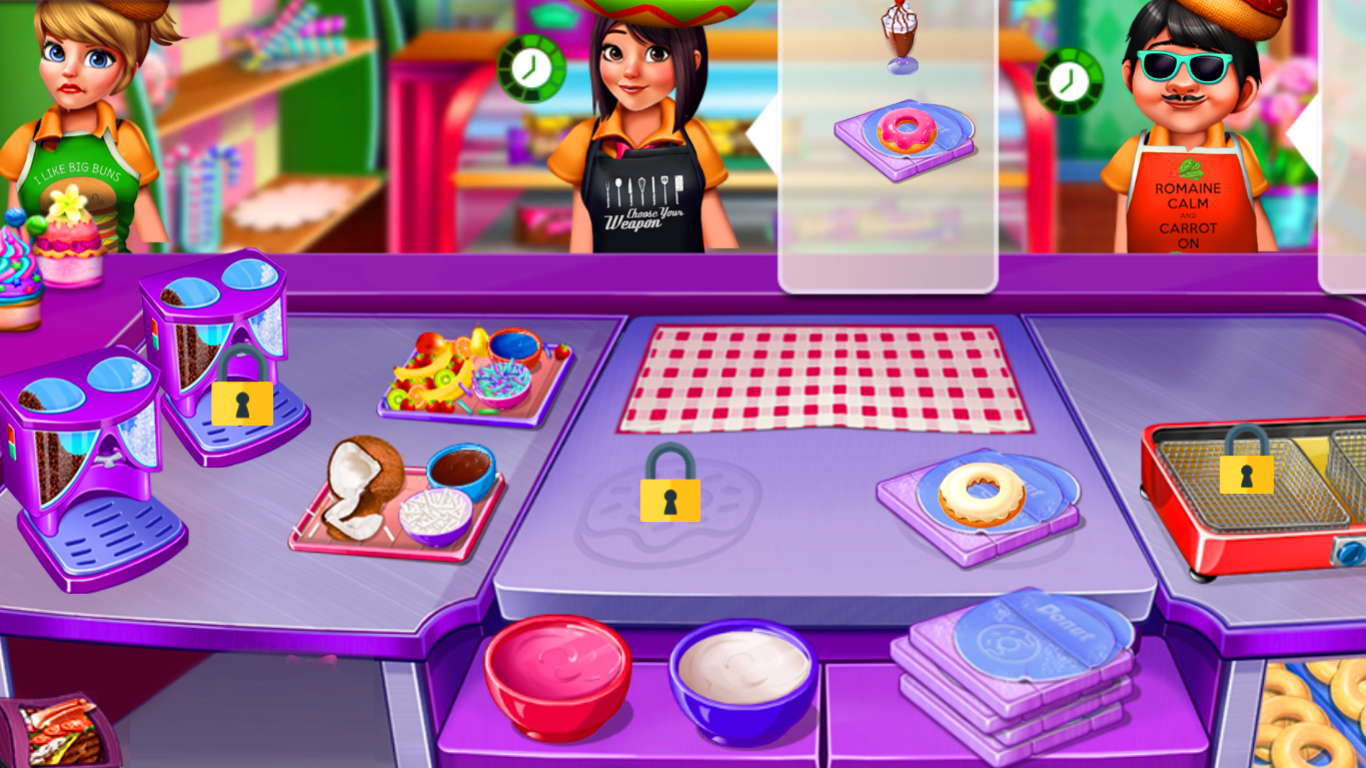Tap the timer clock above the middle customer
The width and height of the screenshot is (1366, 768).
[x=530, y=68]
